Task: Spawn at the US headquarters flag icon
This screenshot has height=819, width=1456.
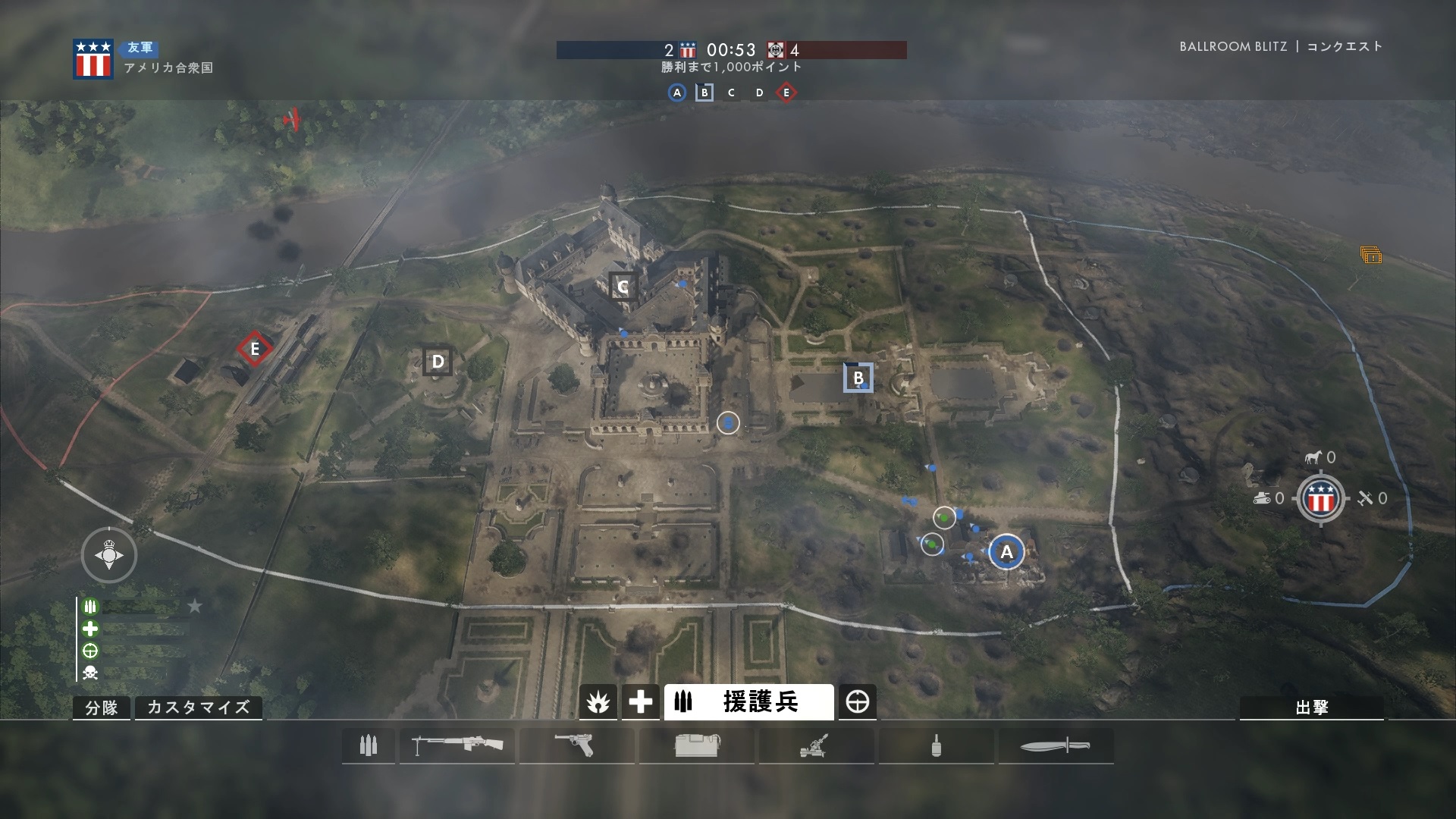Action: tap(1320, 498)
